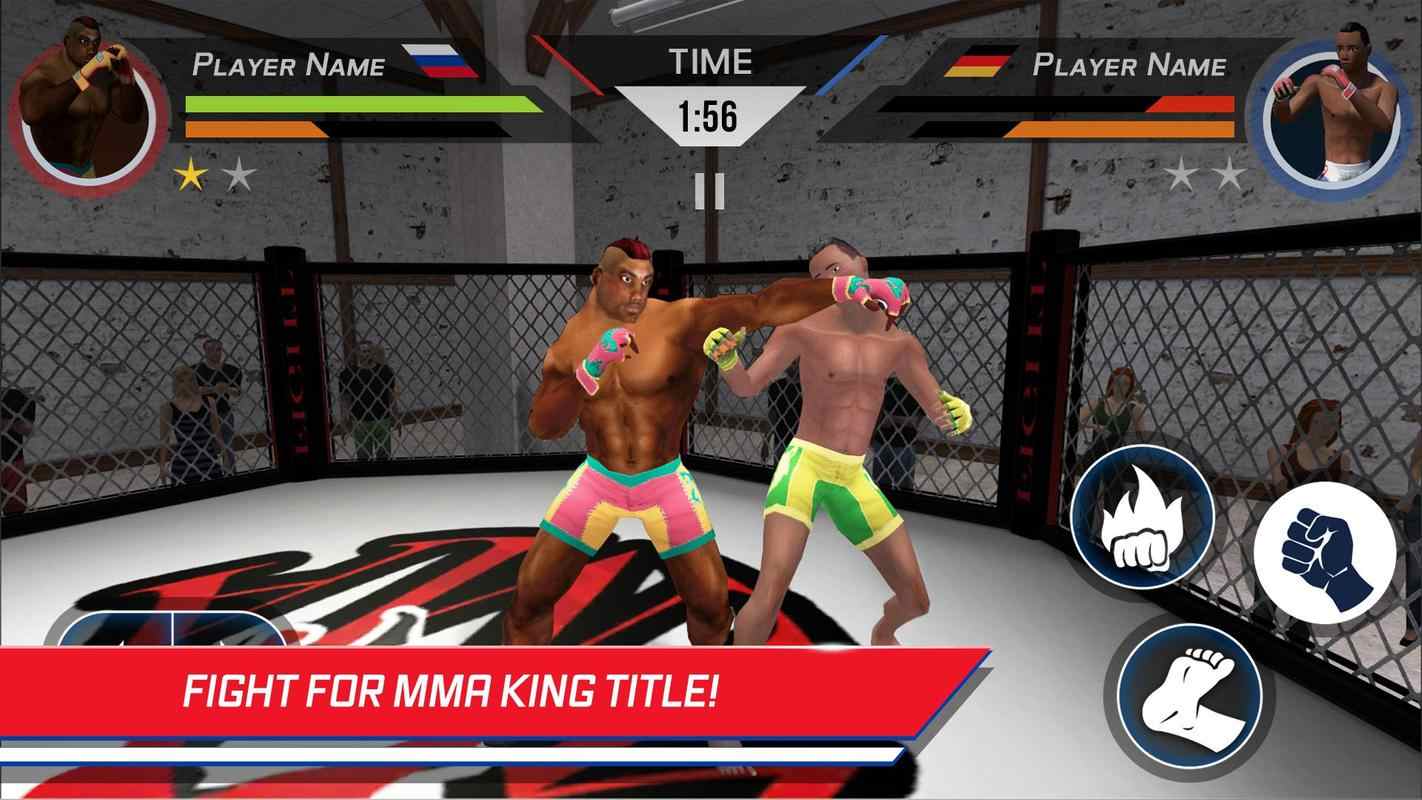Viewport: 1422px width, 800px height.
Task: Open the right player's stats via name bar
Action: tap(1130, 63)
